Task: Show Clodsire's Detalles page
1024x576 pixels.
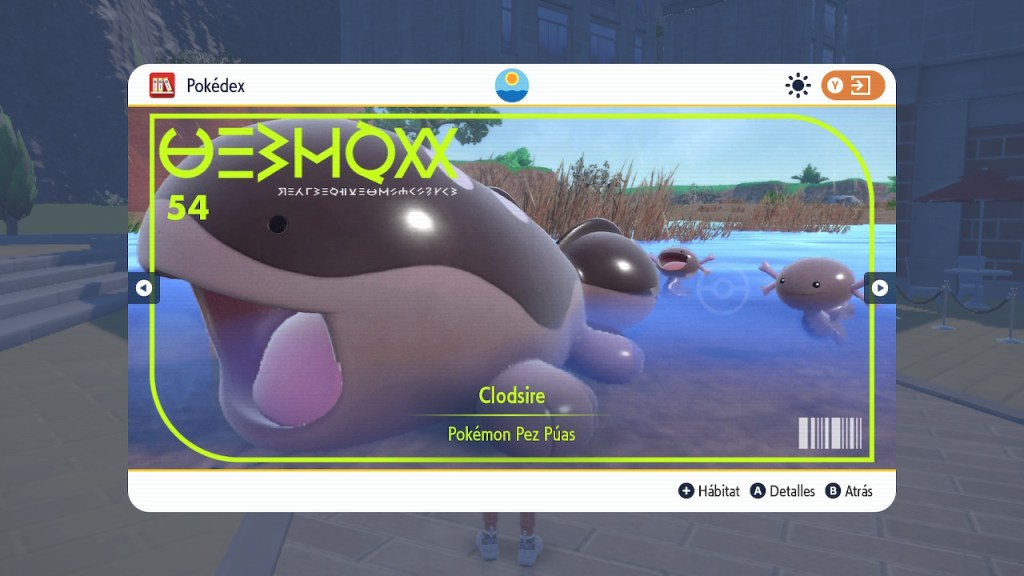Action: tap(782, 491)
